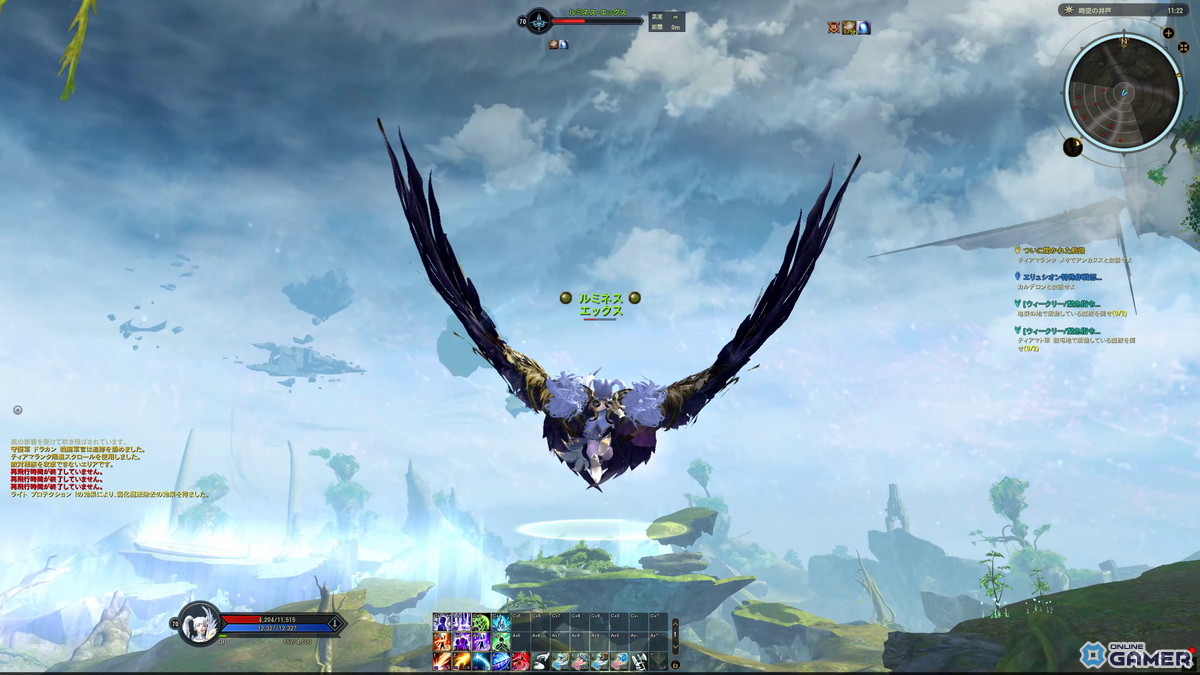Activate the white horse mount icon
1200x675 pixels.
540,661
